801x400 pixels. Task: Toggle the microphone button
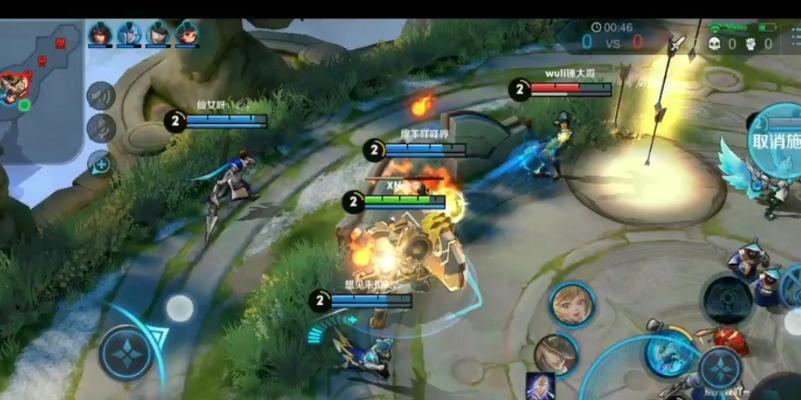pos(101,128)
